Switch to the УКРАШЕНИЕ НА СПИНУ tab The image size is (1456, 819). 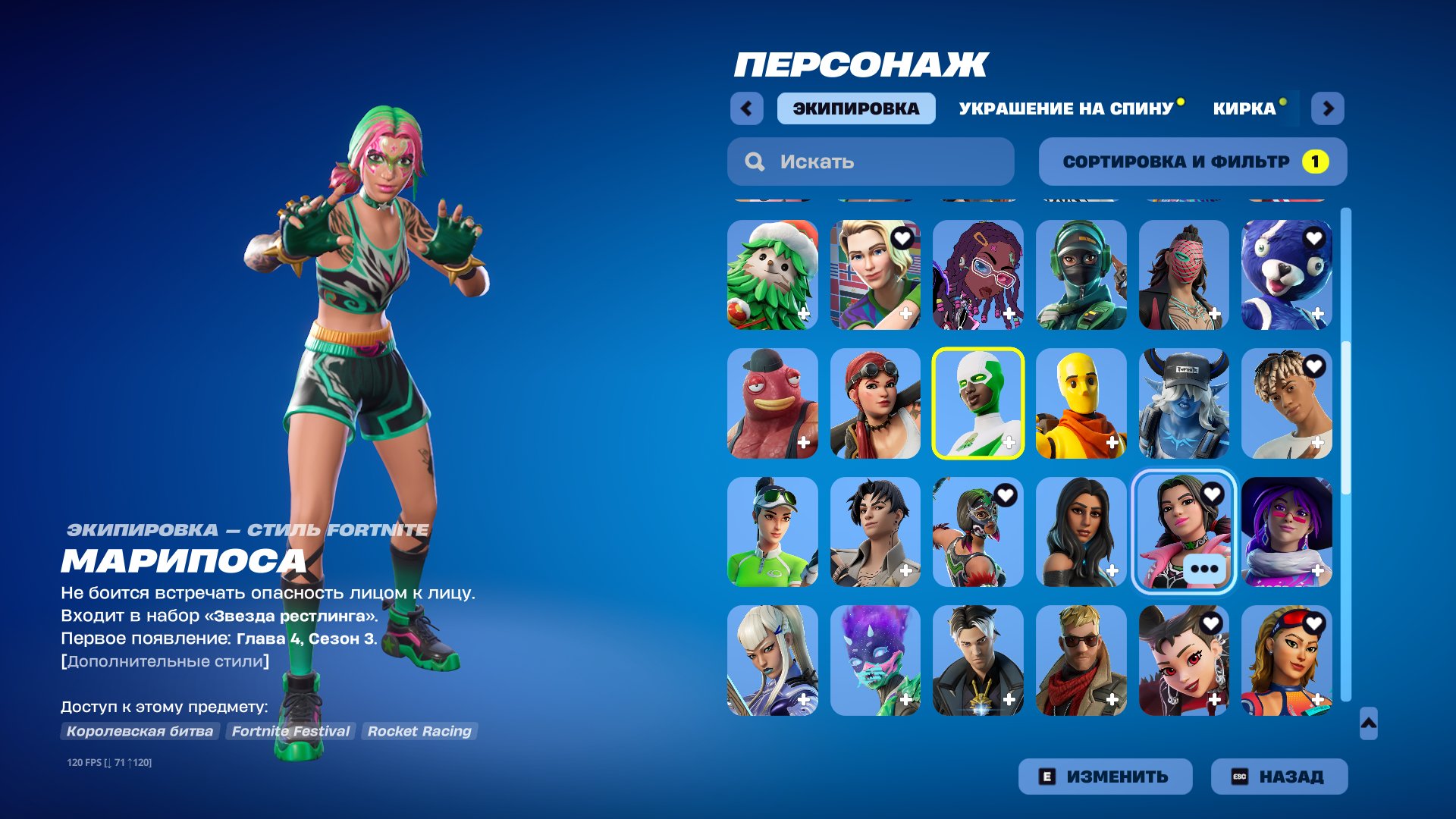point(1065,108)
